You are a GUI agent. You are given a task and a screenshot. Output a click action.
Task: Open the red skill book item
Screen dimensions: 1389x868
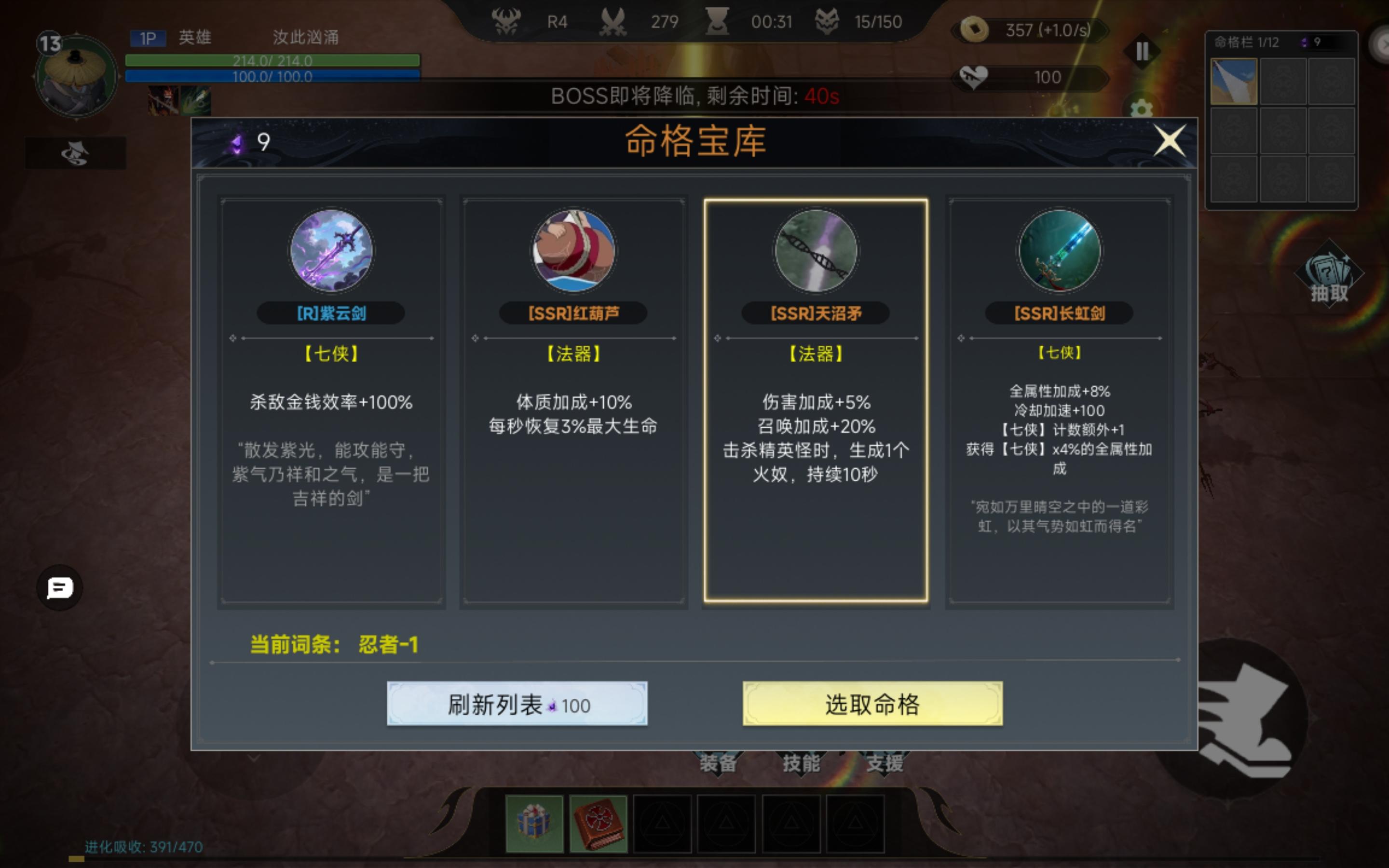click(x=599, y=823)
